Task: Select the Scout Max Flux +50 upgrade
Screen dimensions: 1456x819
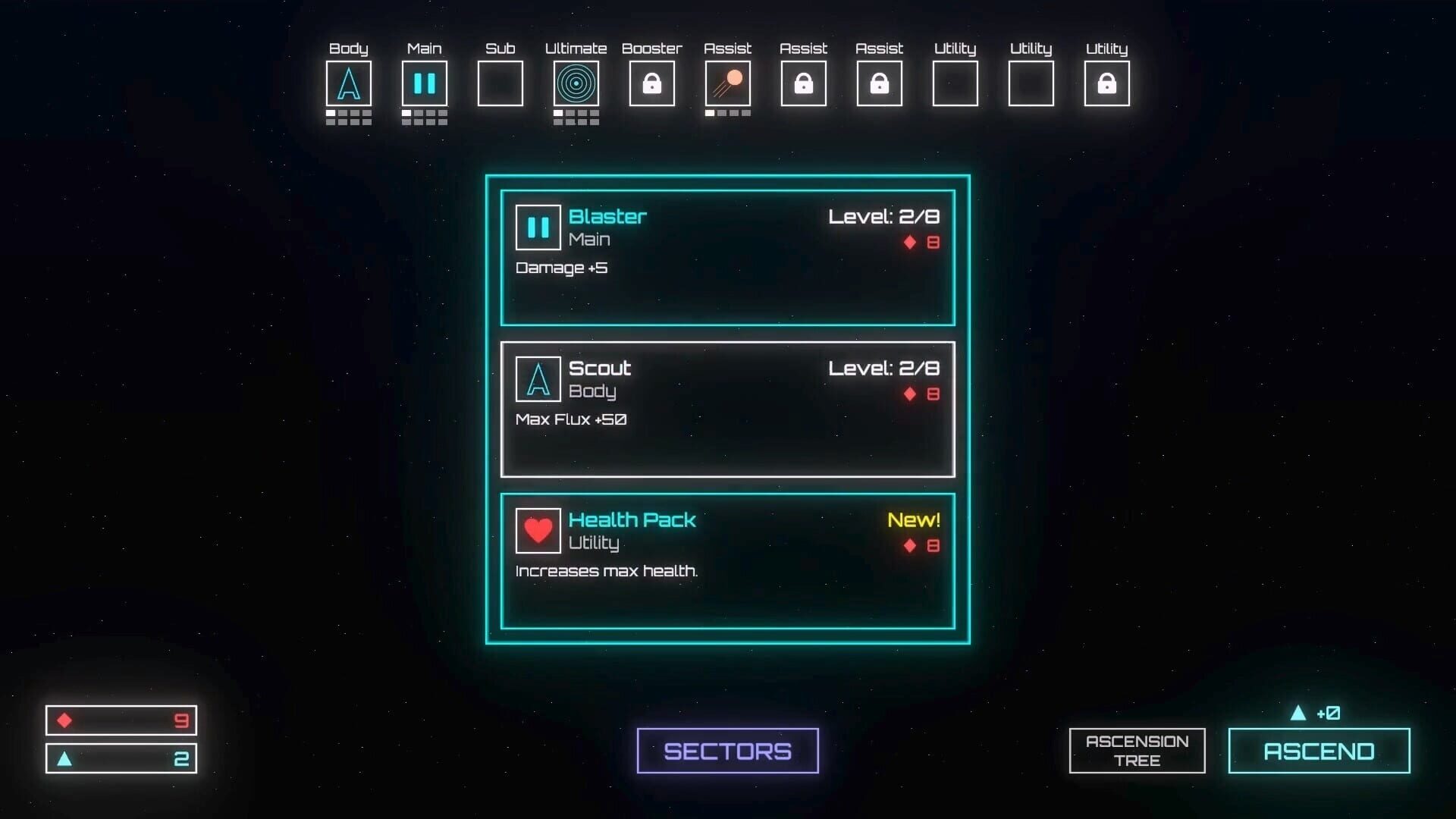Action: click(726, 409)
